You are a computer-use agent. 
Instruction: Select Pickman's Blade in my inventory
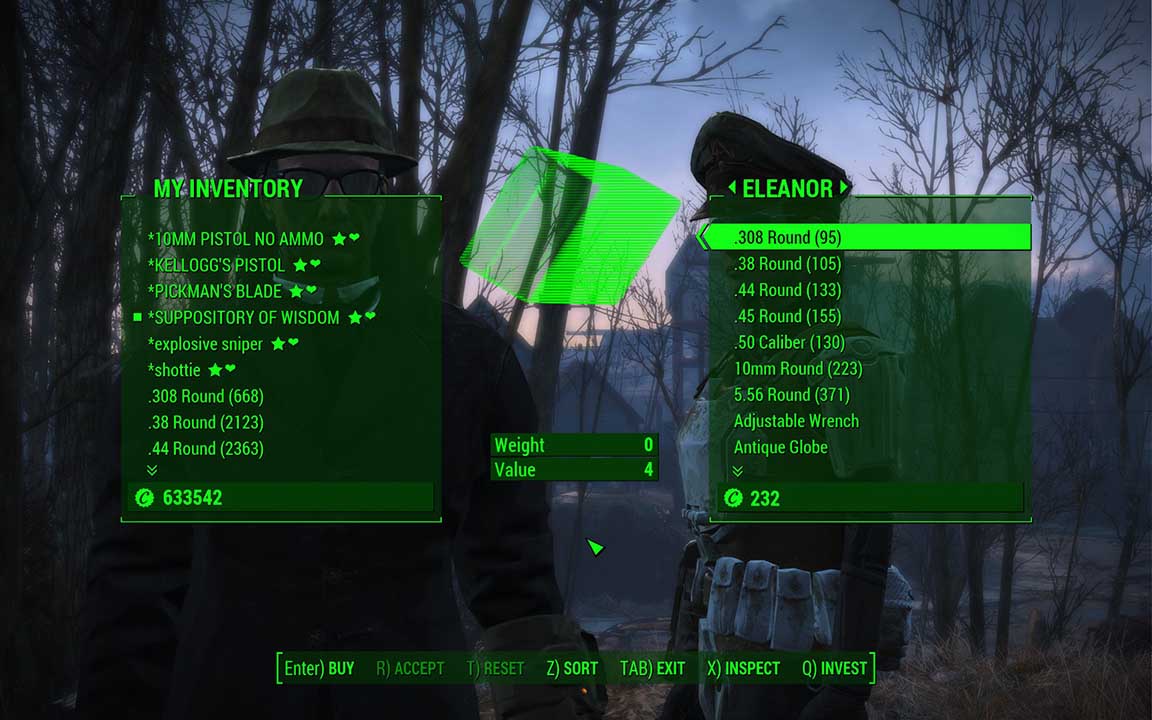[215, 291]
